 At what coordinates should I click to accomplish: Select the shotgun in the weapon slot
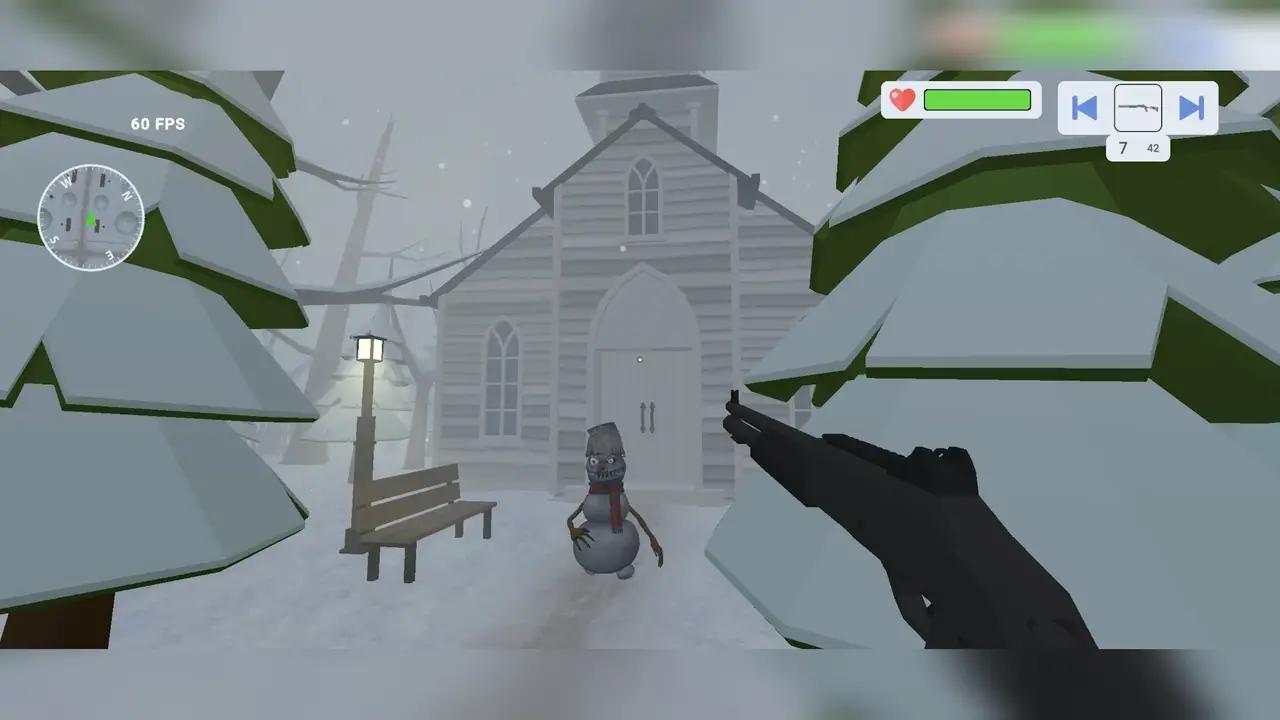click(x=1137, y=108)
